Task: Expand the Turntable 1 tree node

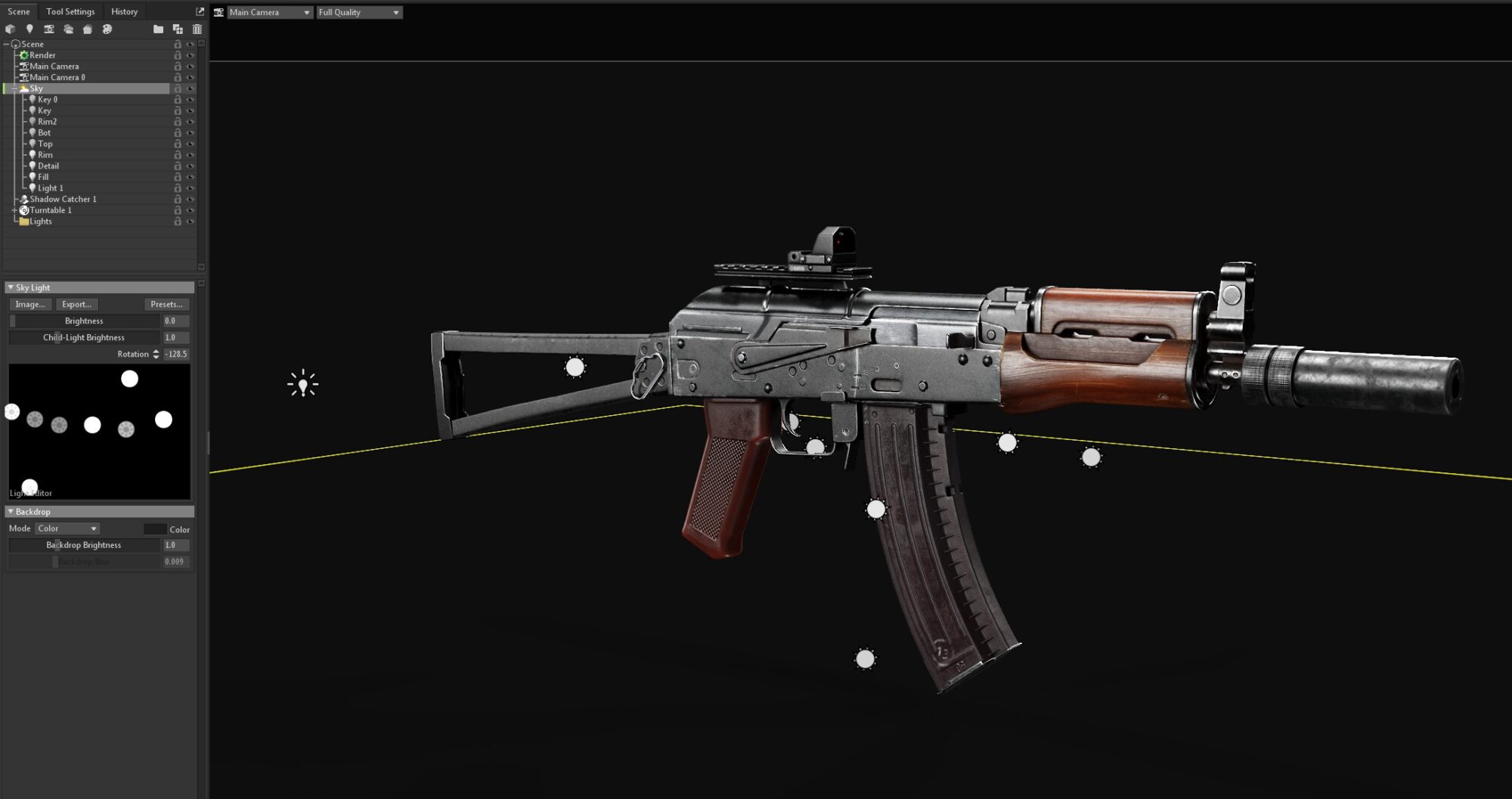Action: pos(14,210)
